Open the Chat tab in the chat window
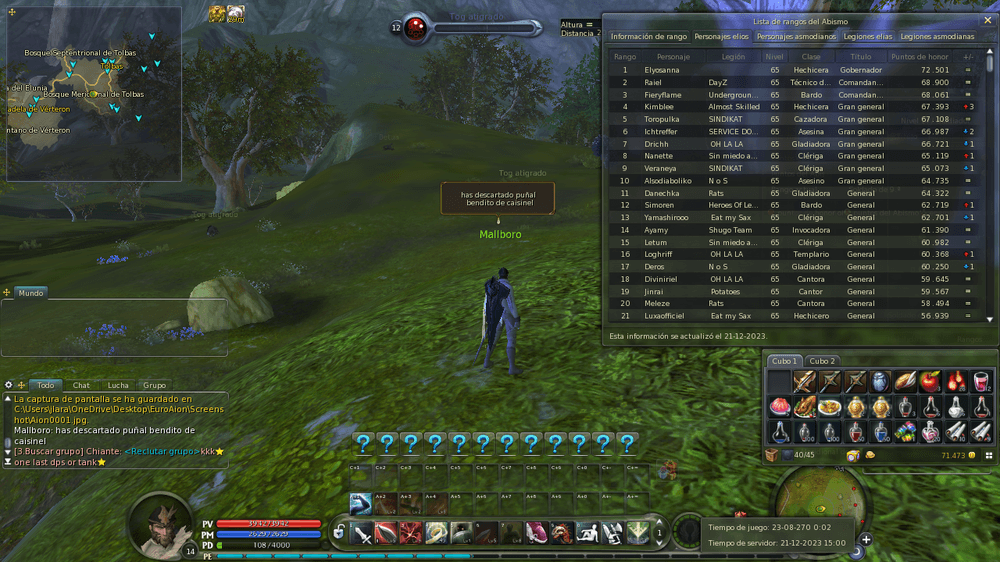 coord(81,385)
